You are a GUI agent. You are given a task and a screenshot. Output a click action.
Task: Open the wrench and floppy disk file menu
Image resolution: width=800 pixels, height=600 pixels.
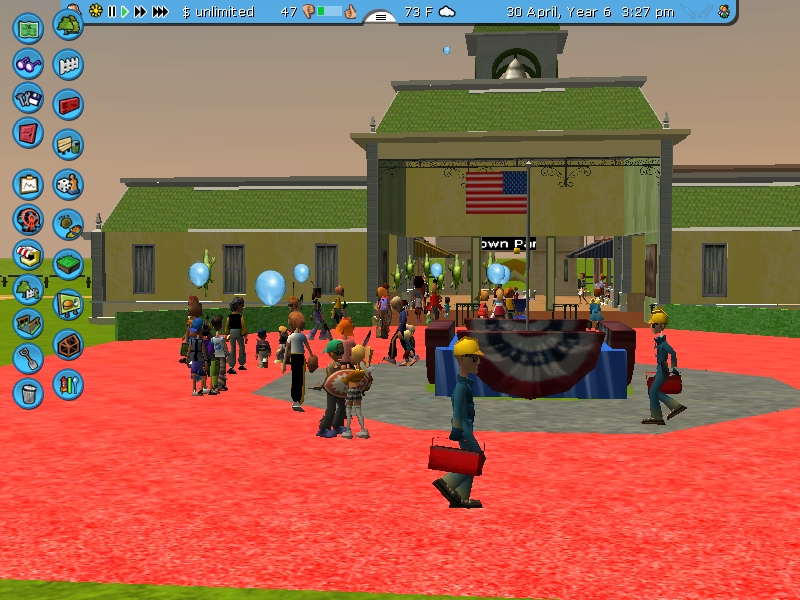(28, 98)
